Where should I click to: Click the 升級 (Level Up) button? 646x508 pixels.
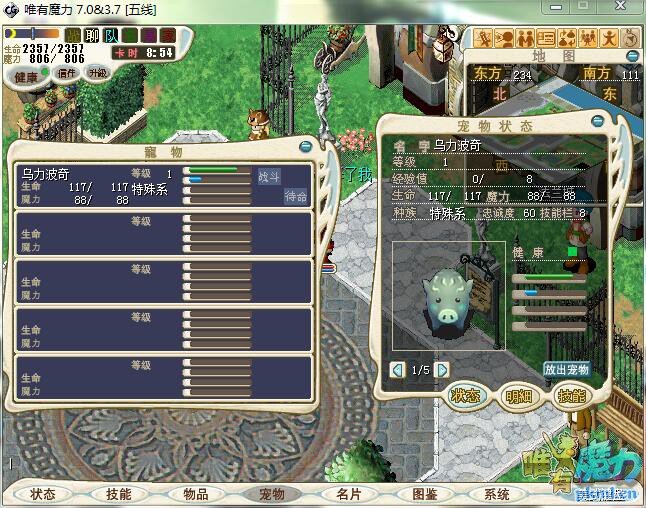[x=98, y=73]
